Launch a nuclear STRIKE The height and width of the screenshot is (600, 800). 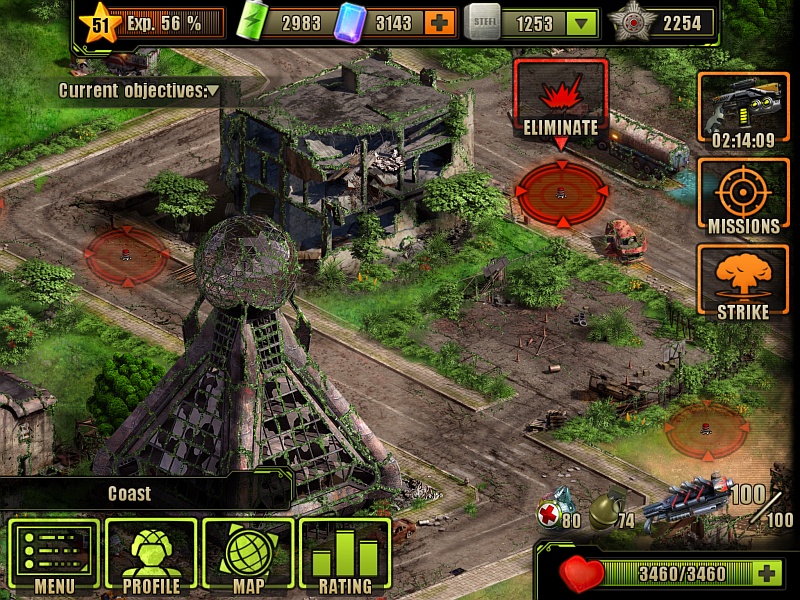pos(743,284)
